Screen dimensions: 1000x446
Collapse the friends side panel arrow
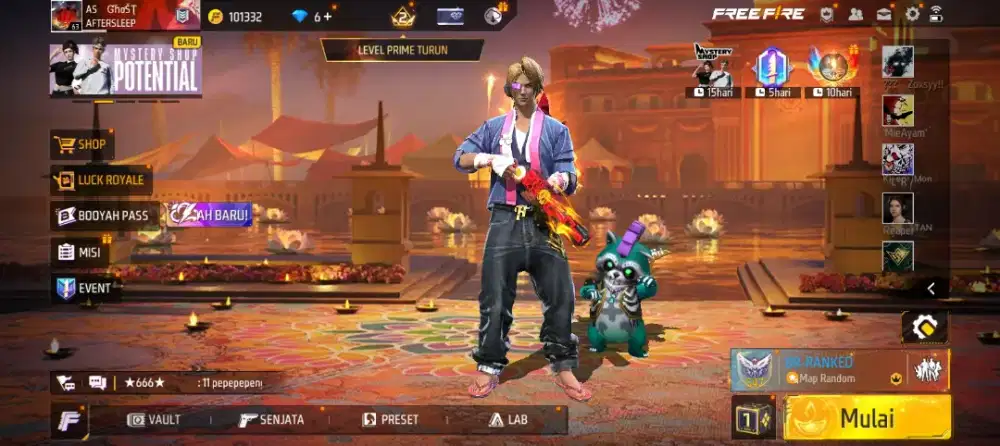(931, 289)
